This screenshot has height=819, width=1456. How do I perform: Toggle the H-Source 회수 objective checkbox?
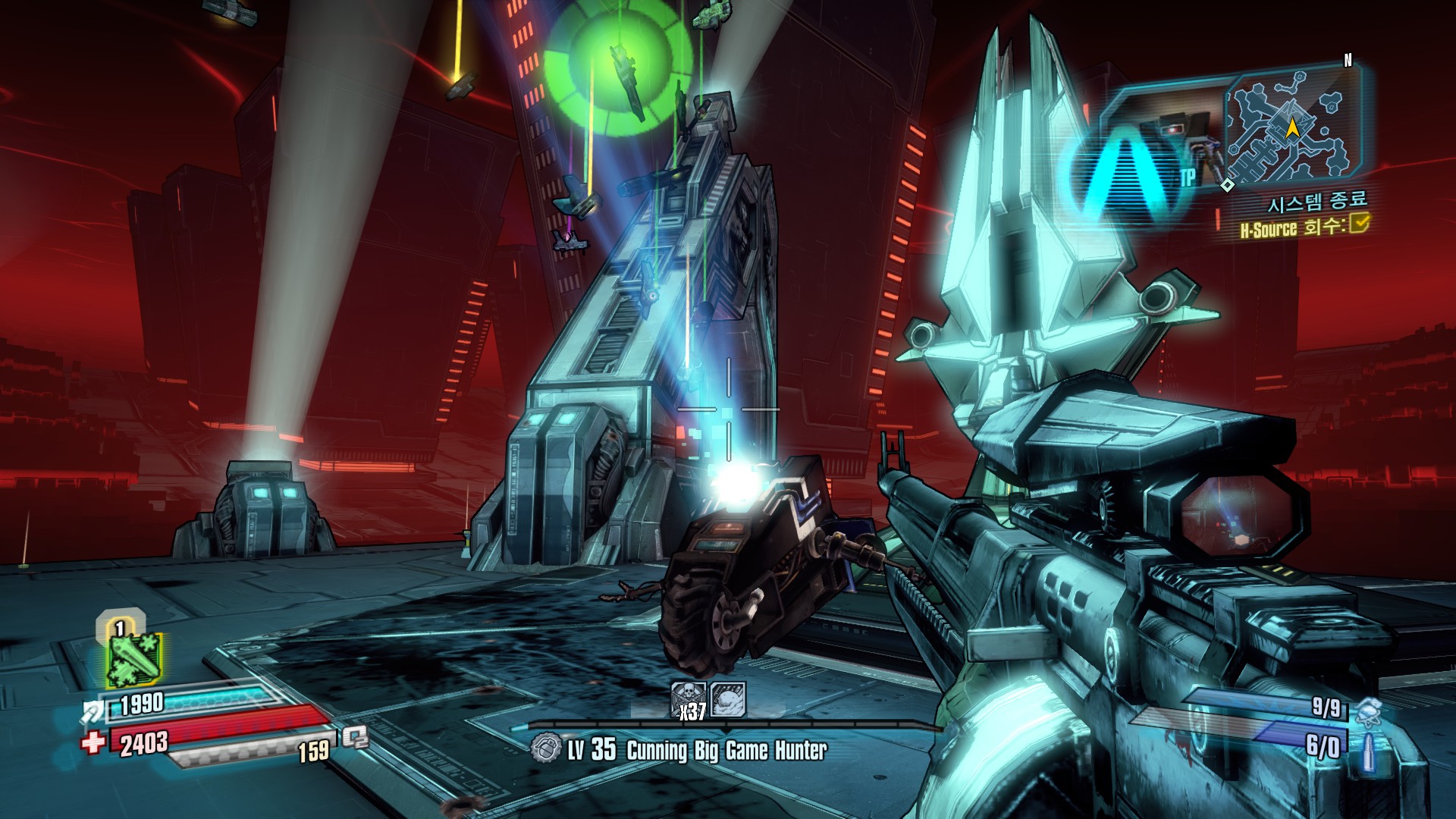[x=1359, y=224]
